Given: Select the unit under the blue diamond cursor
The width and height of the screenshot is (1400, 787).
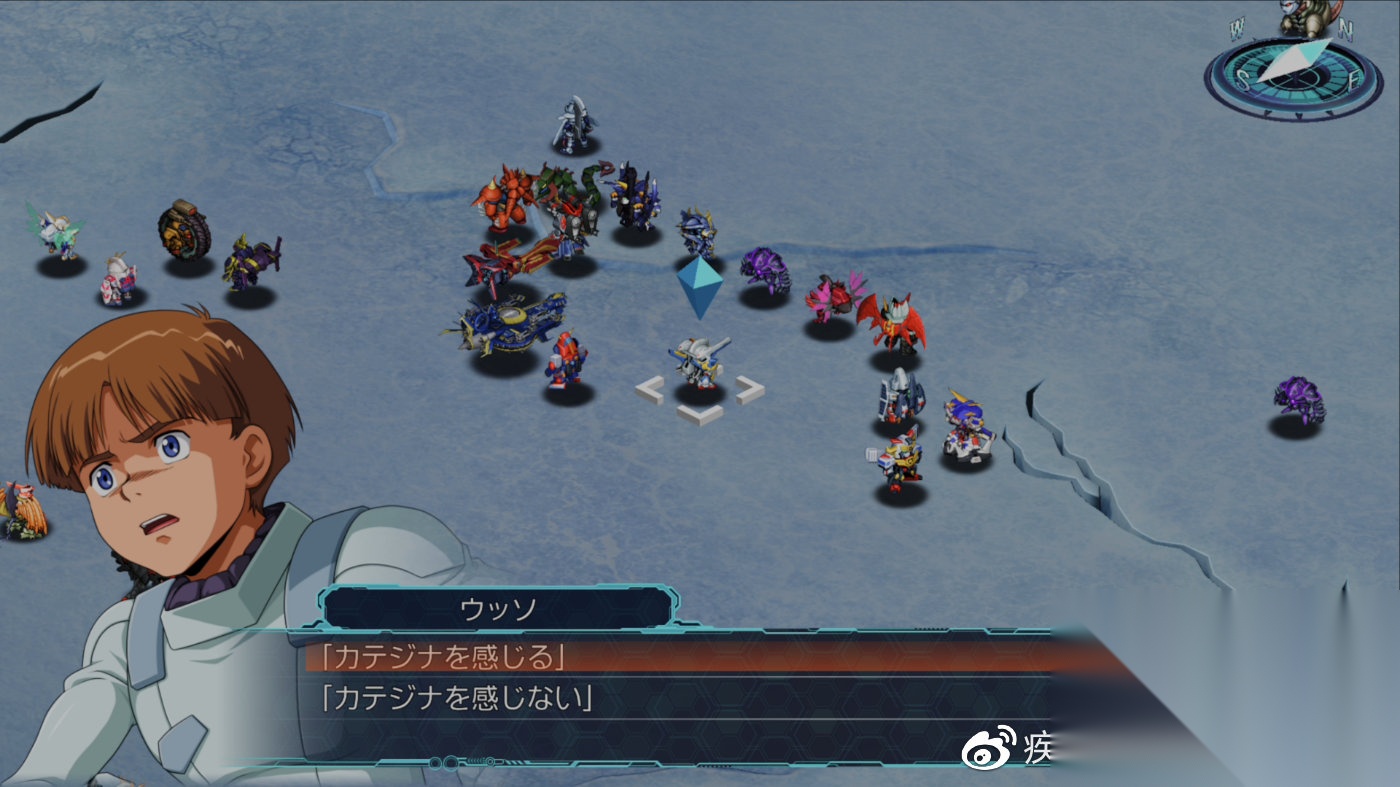Looking at the screenshot, I should (698, 363).
